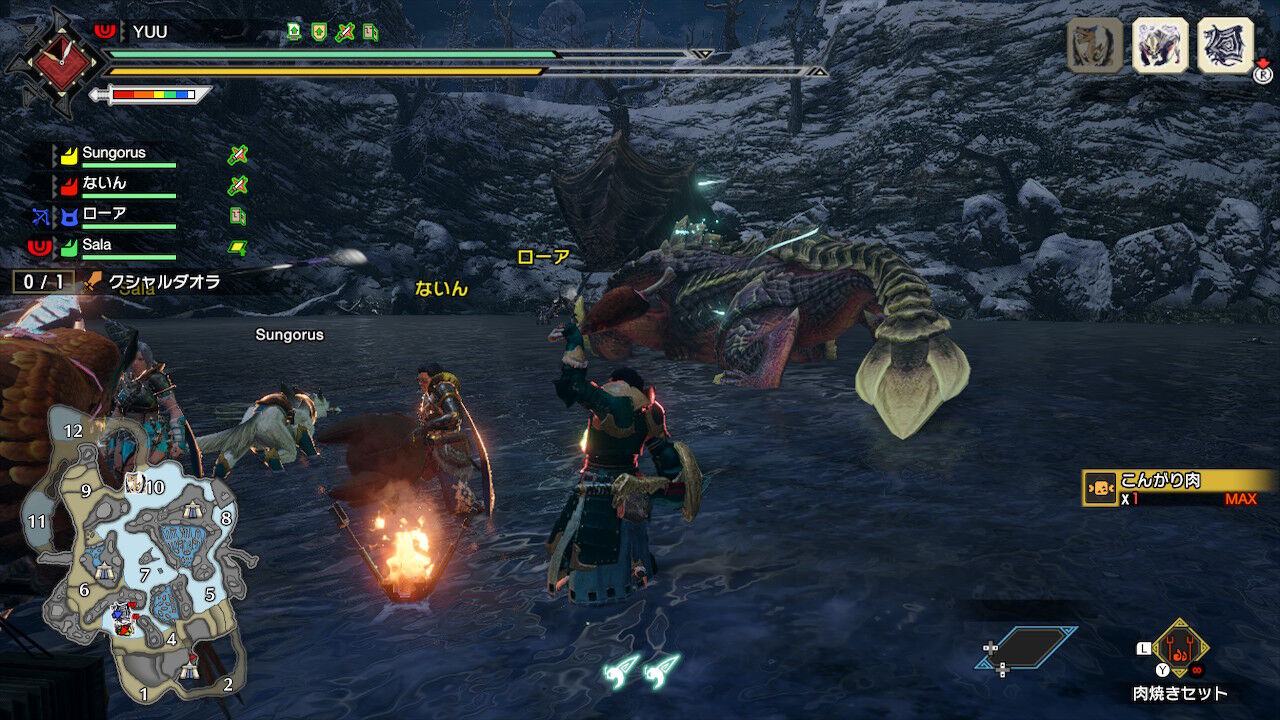Select the こんがり肉 item notification
Image resolution: width=1280 pixels, height=720 pixels.
pyautogui.click(x=1170, y=488)
